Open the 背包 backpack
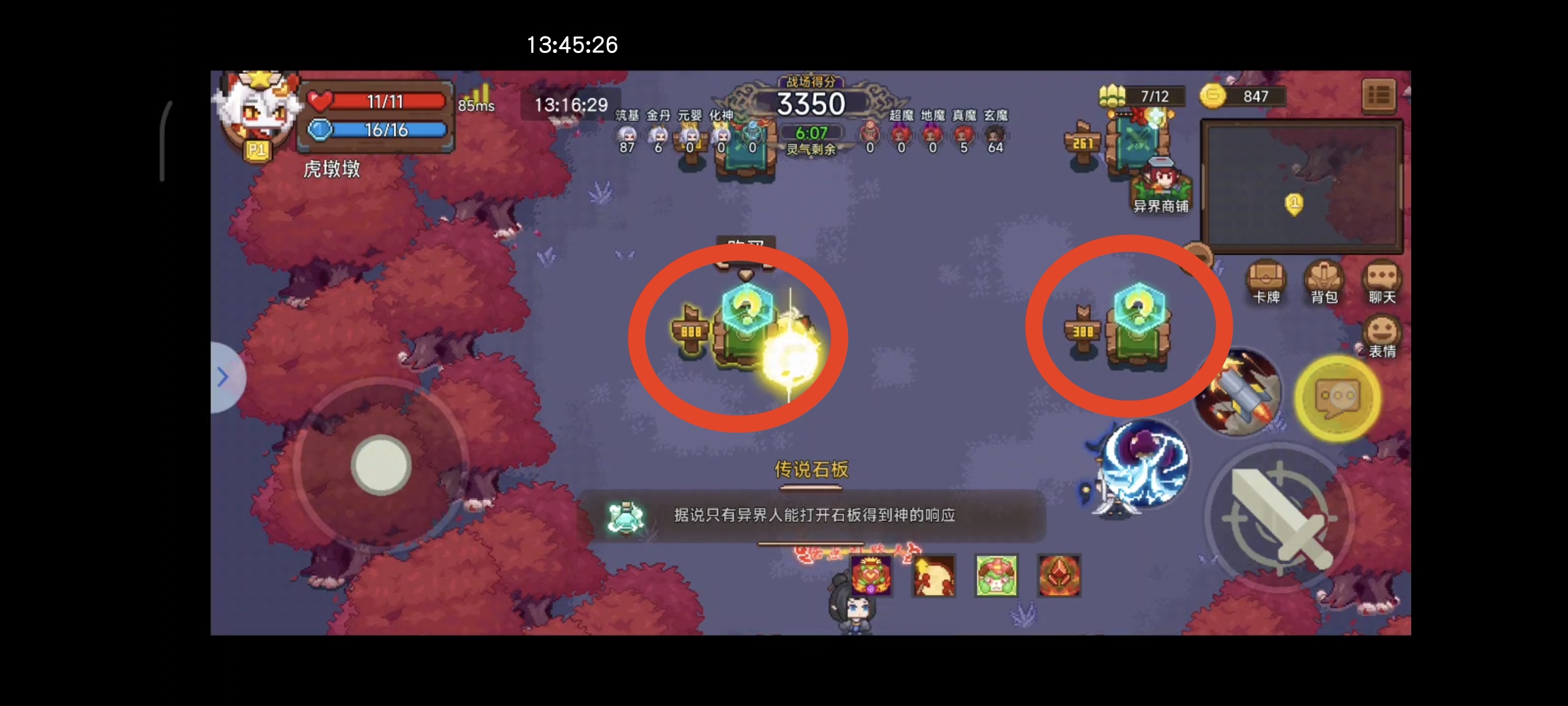 pyautogui.click(x=1324, y=282)
